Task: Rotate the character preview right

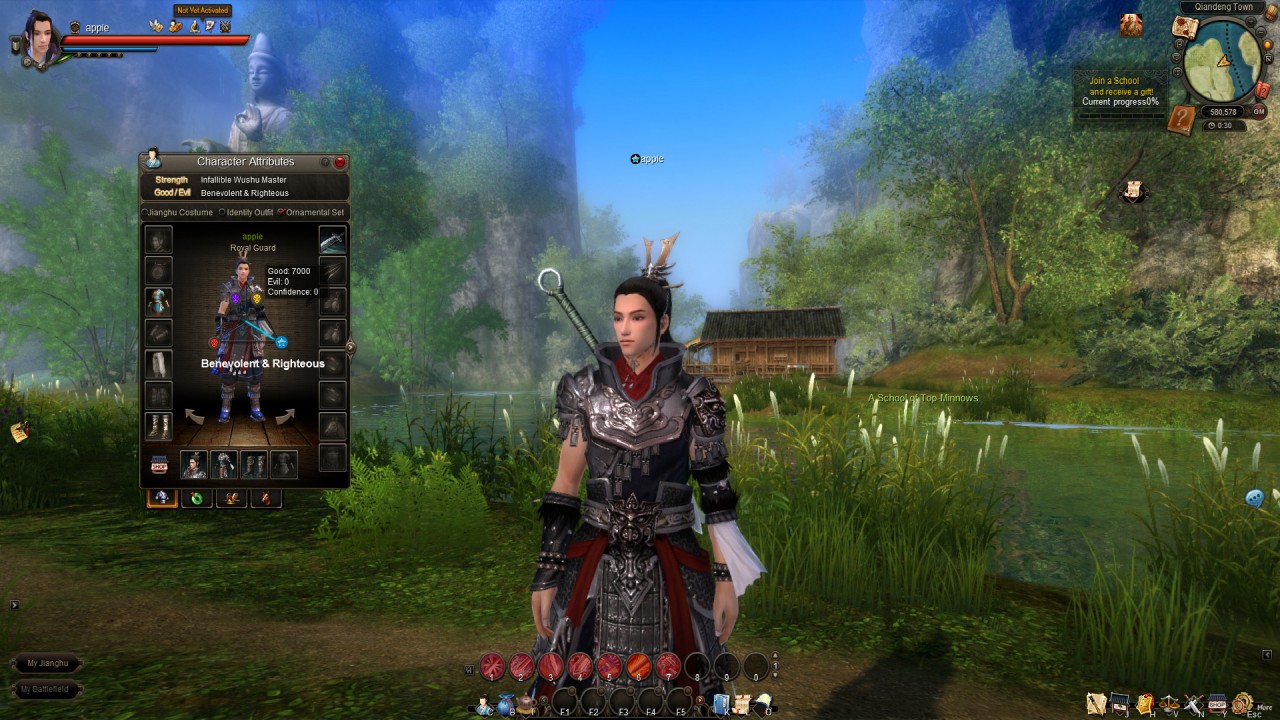Action: [286, 415]
